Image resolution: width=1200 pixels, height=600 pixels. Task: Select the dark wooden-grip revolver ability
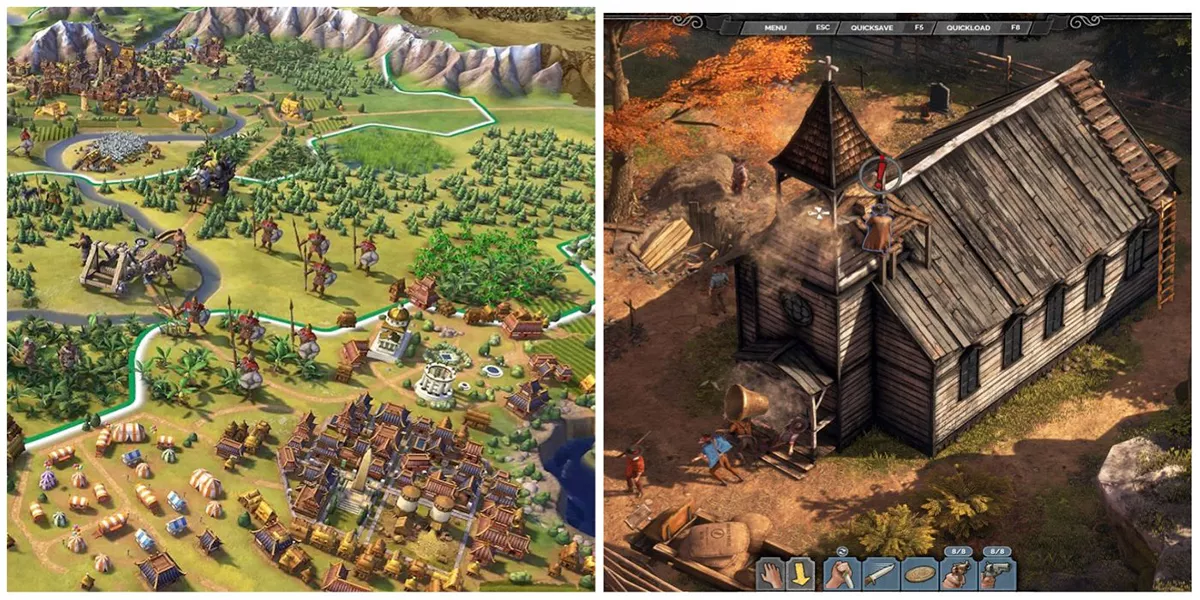pos(958,573)
